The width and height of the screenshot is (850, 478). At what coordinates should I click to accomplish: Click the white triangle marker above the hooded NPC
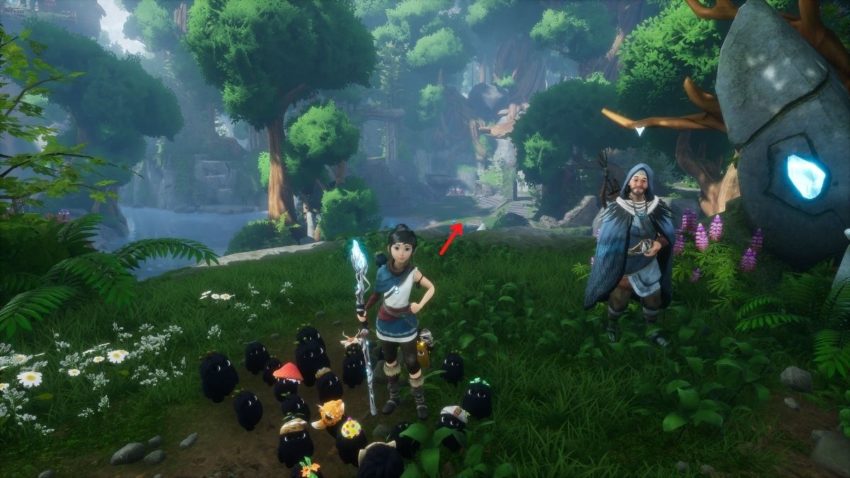click(639, 130)
